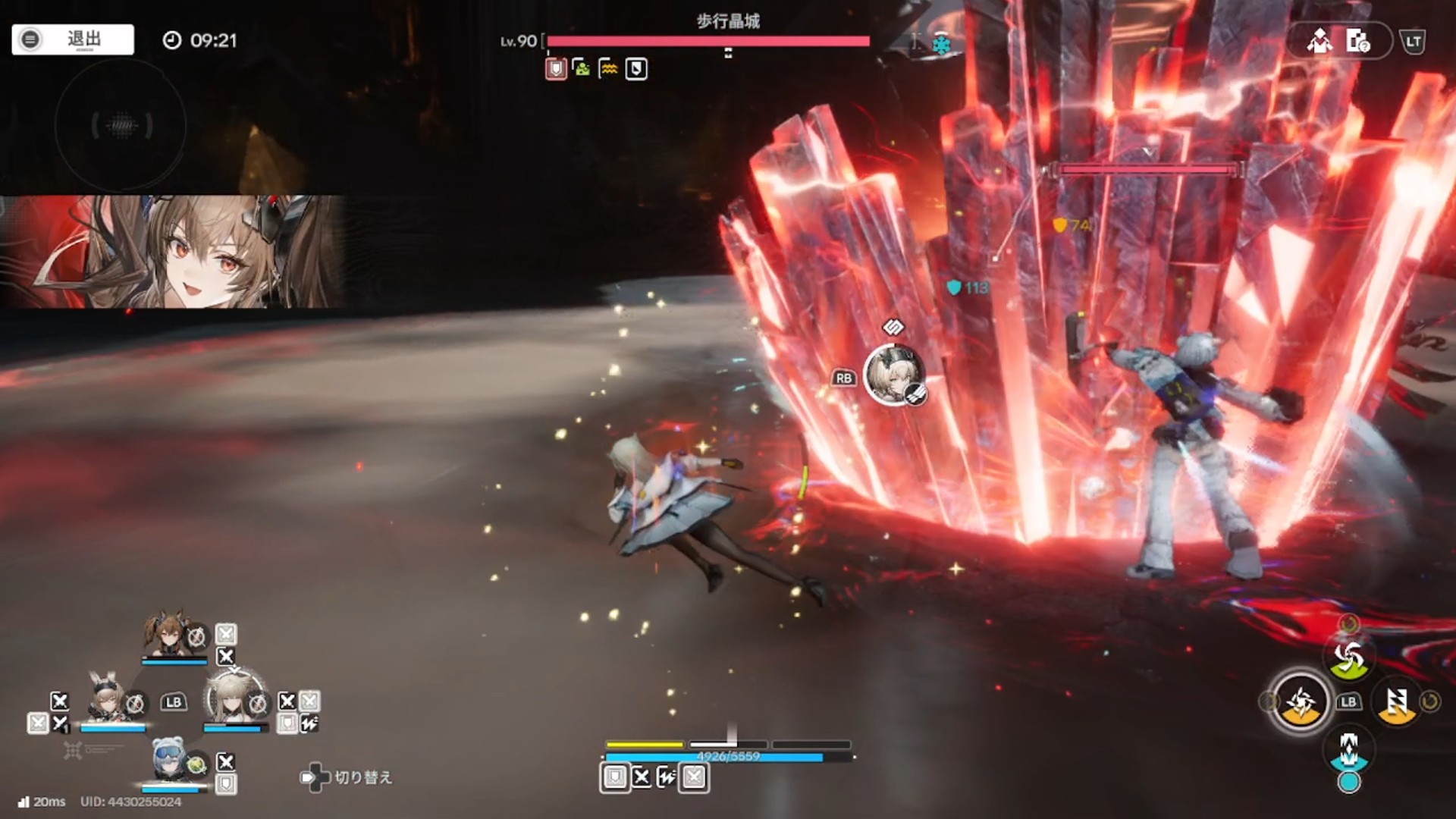The image size is (1456, 819).
Task: Use the green swirl blade skill
Action: coord(1349,657)
